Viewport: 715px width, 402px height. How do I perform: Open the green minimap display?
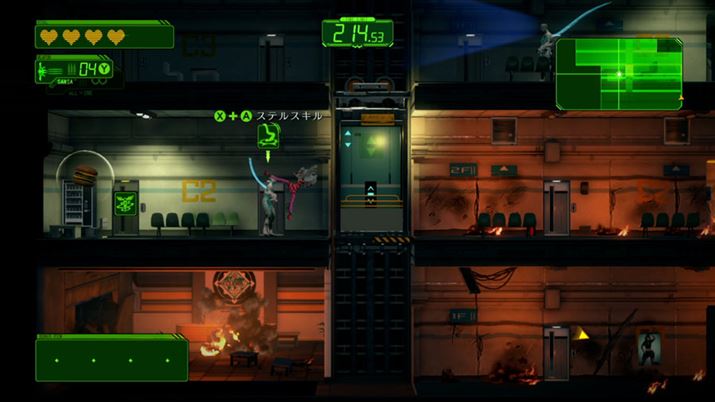click(619, 73)
